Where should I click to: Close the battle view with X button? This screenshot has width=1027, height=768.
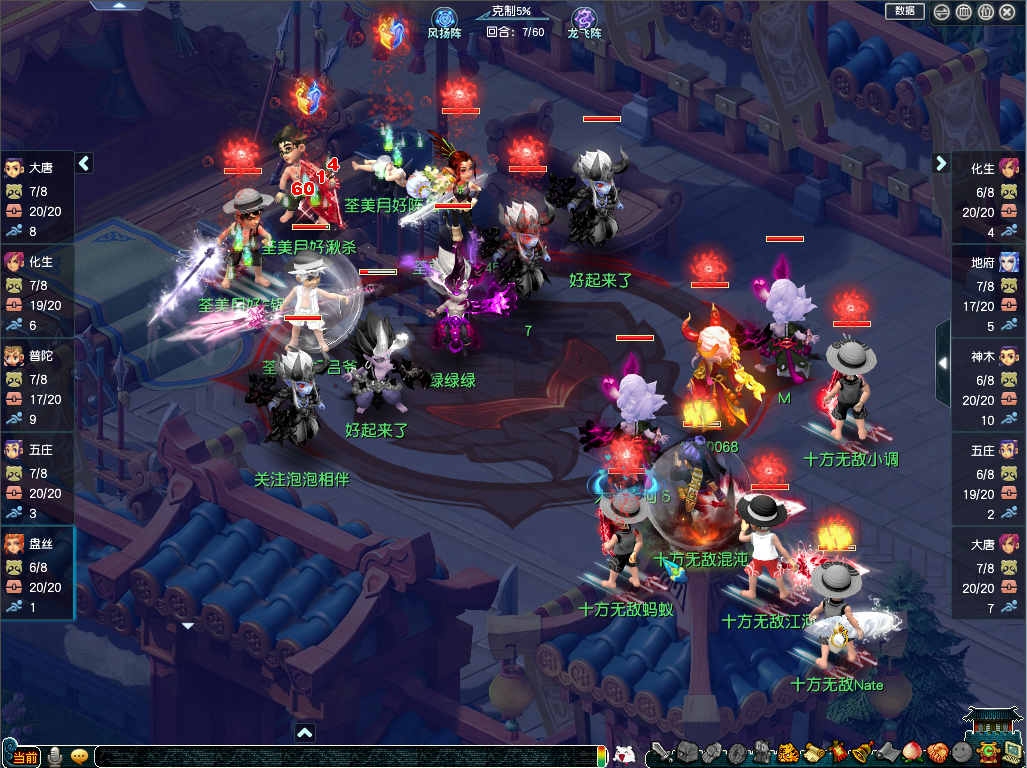pos(1008,12)
